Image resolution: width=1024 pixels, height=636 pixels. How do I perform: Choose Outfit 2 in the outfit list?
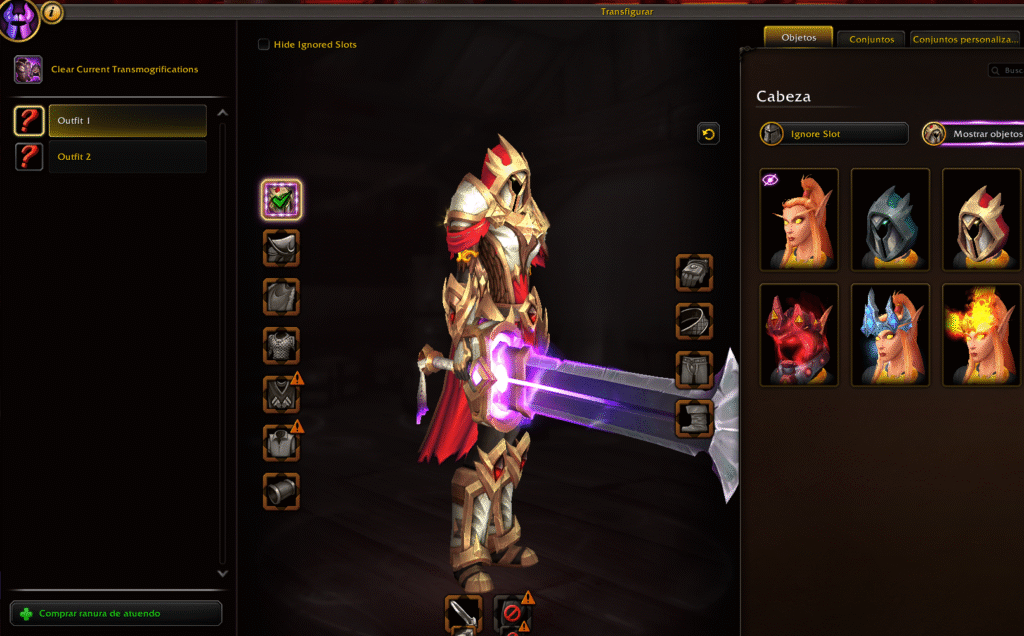[127, 157]
